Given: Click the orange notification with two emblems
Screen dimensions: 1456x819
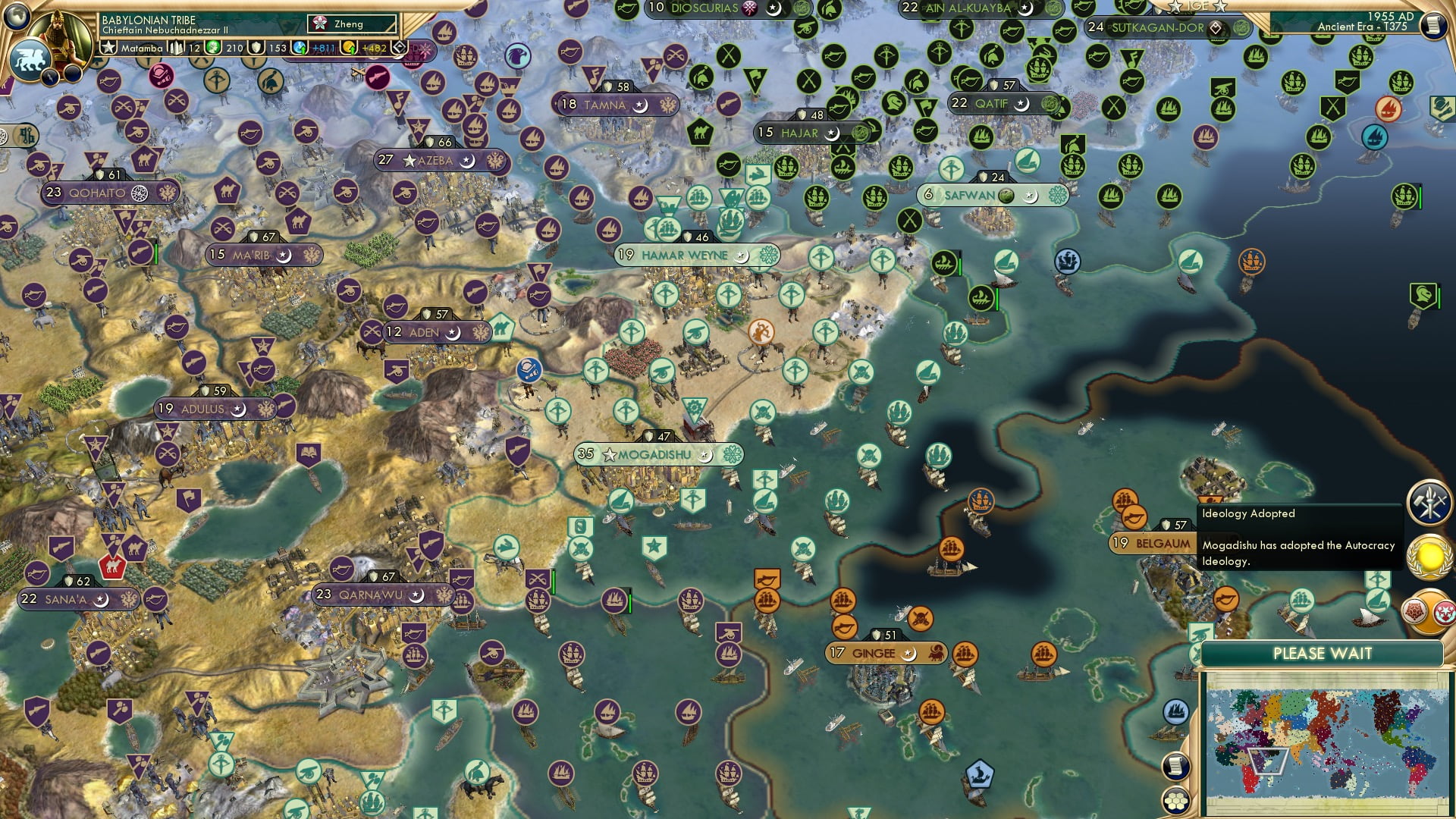Looking at the screenshot, I should (1429, 611).
